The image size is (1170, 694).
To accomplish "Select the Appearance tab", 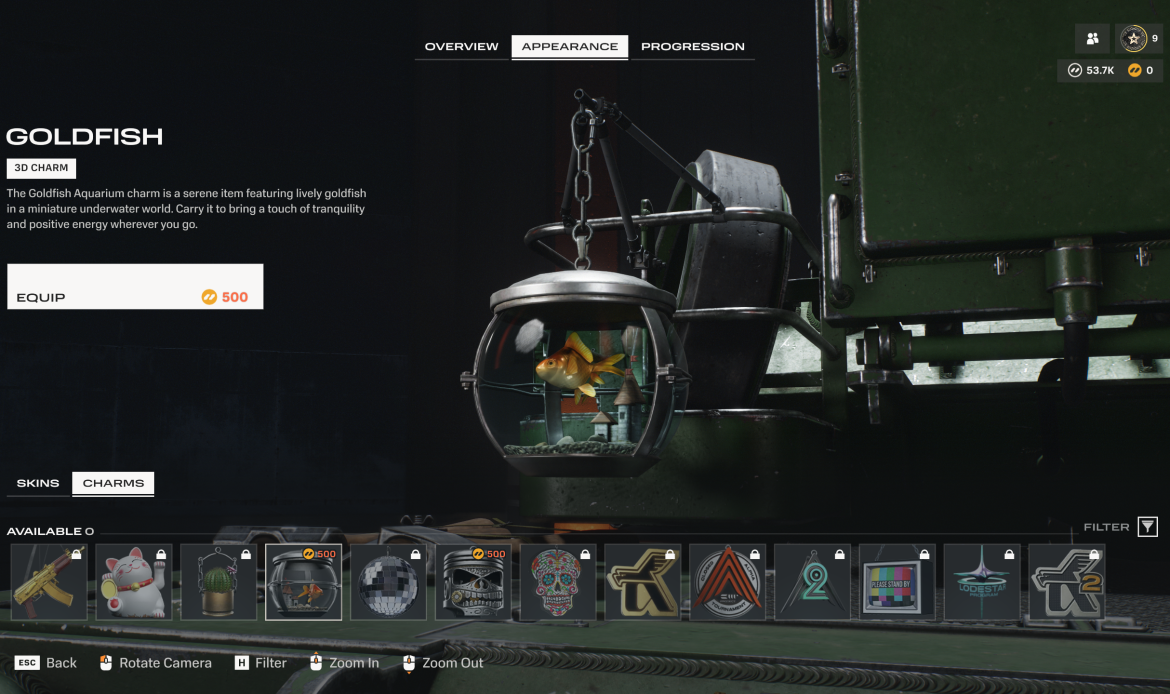I will point(570,47).
